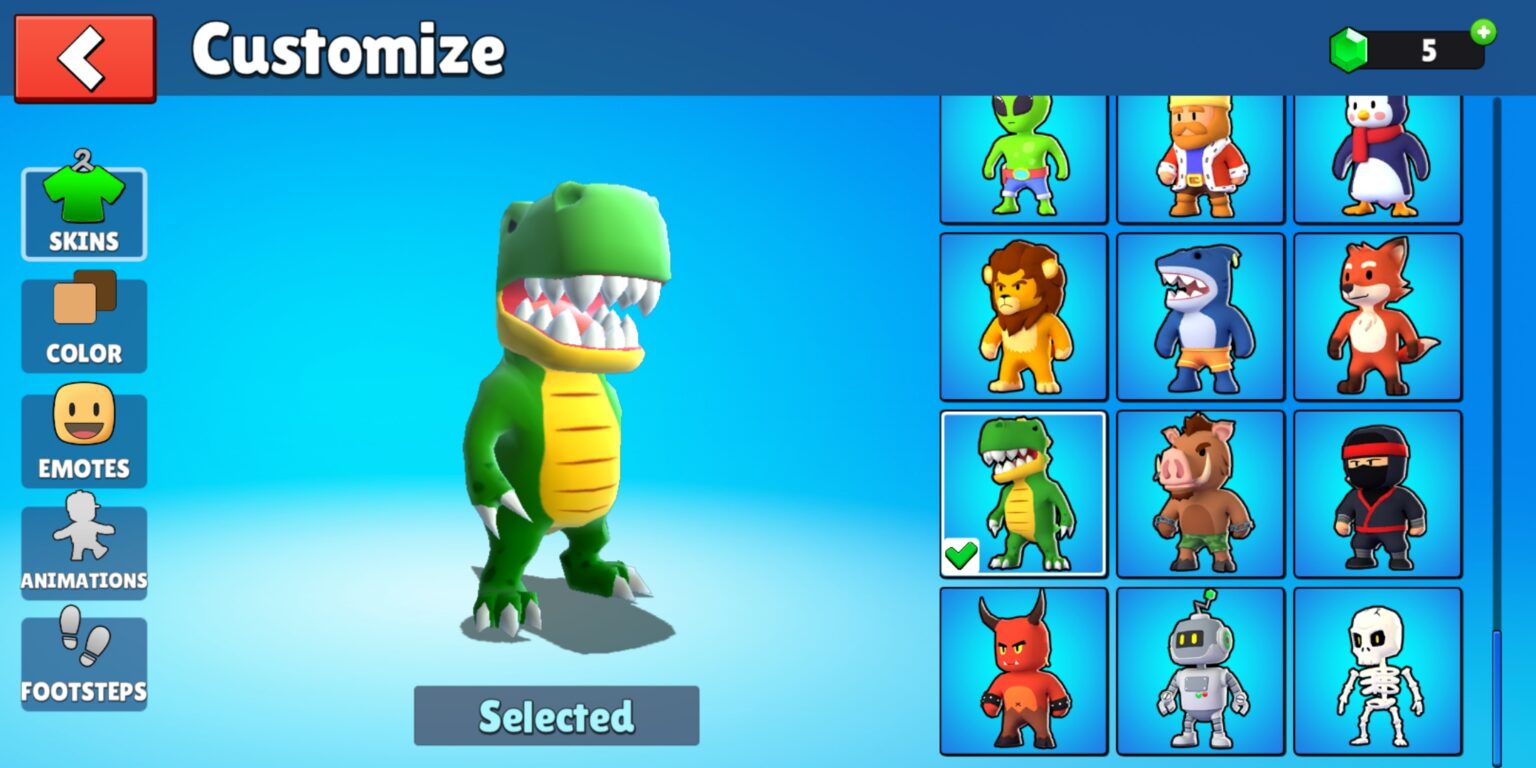Select the skeleton skin
The image size is (1536, 768).
(1378, 670)
